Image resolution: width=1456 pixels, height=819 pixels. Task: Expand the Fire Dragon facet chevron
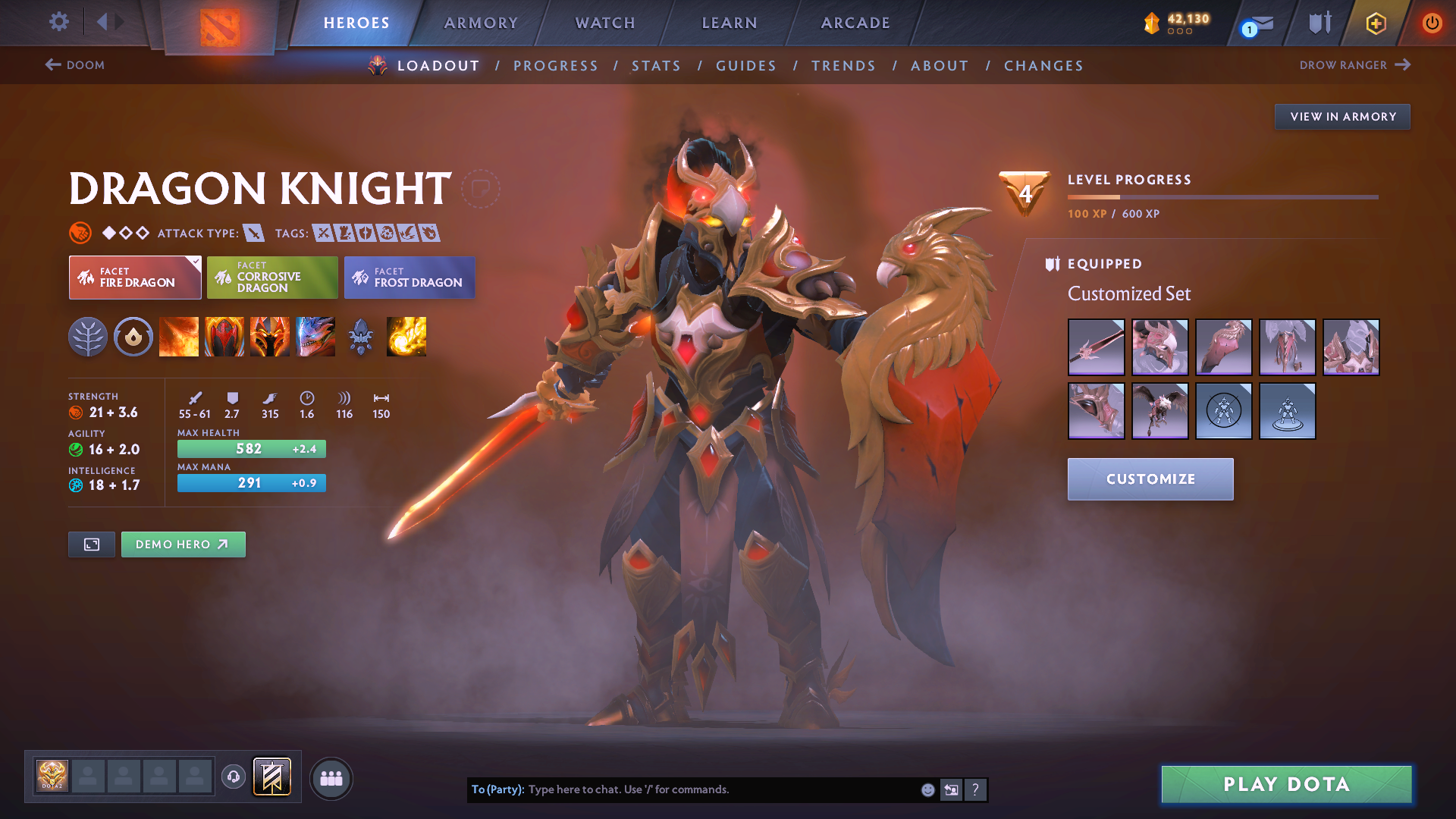click(x=196, y=262)
